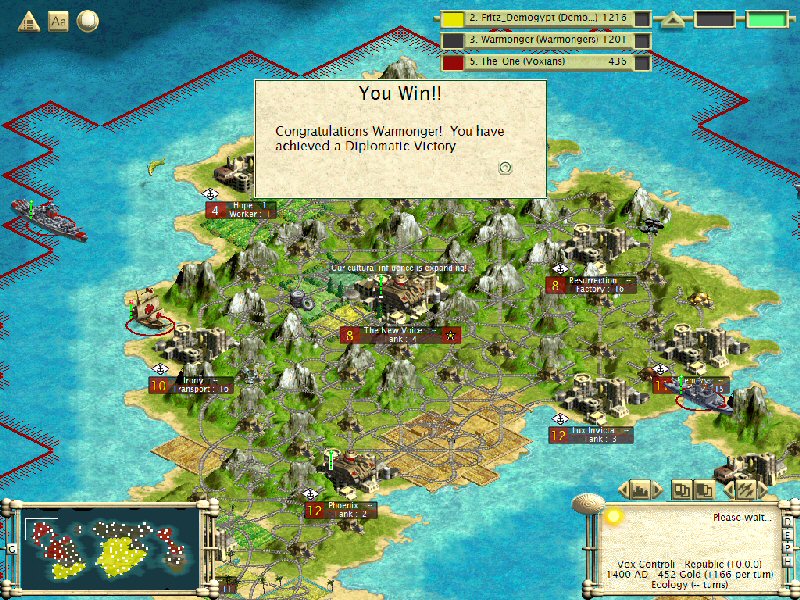The image size is (800, 600).
Task: Collapse the player list with triangle button
Action: pos(675,19)
